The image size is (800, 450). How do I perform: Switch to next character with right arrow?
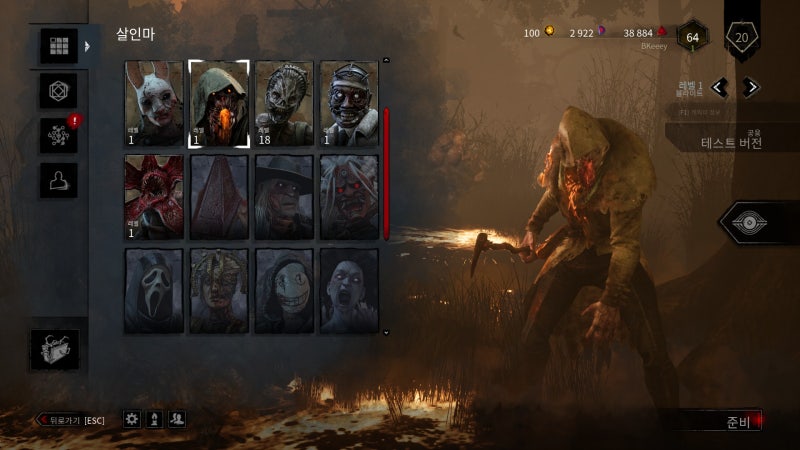[750, 87]
